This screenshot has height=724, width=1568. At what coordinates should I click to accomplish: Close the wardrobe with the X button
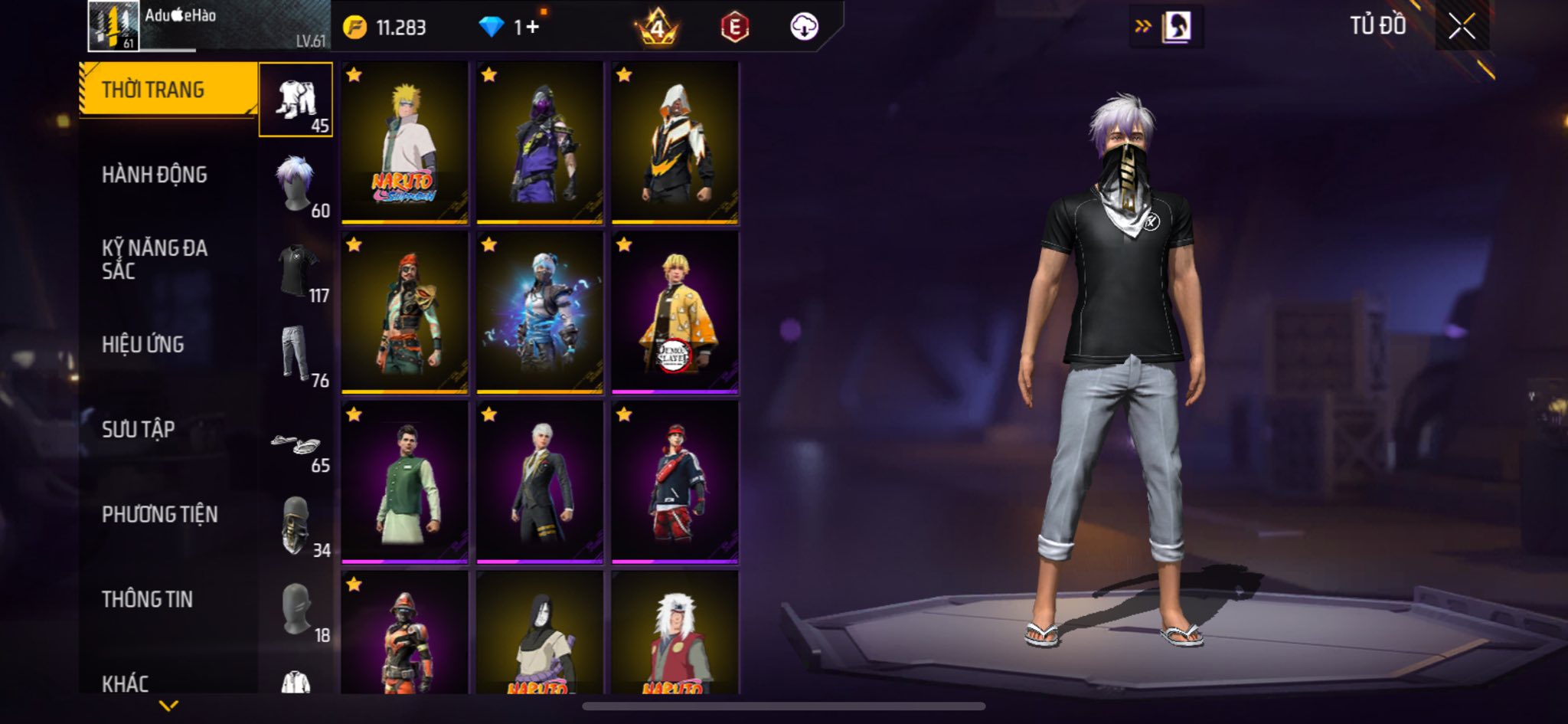(x=1461, y=27)
